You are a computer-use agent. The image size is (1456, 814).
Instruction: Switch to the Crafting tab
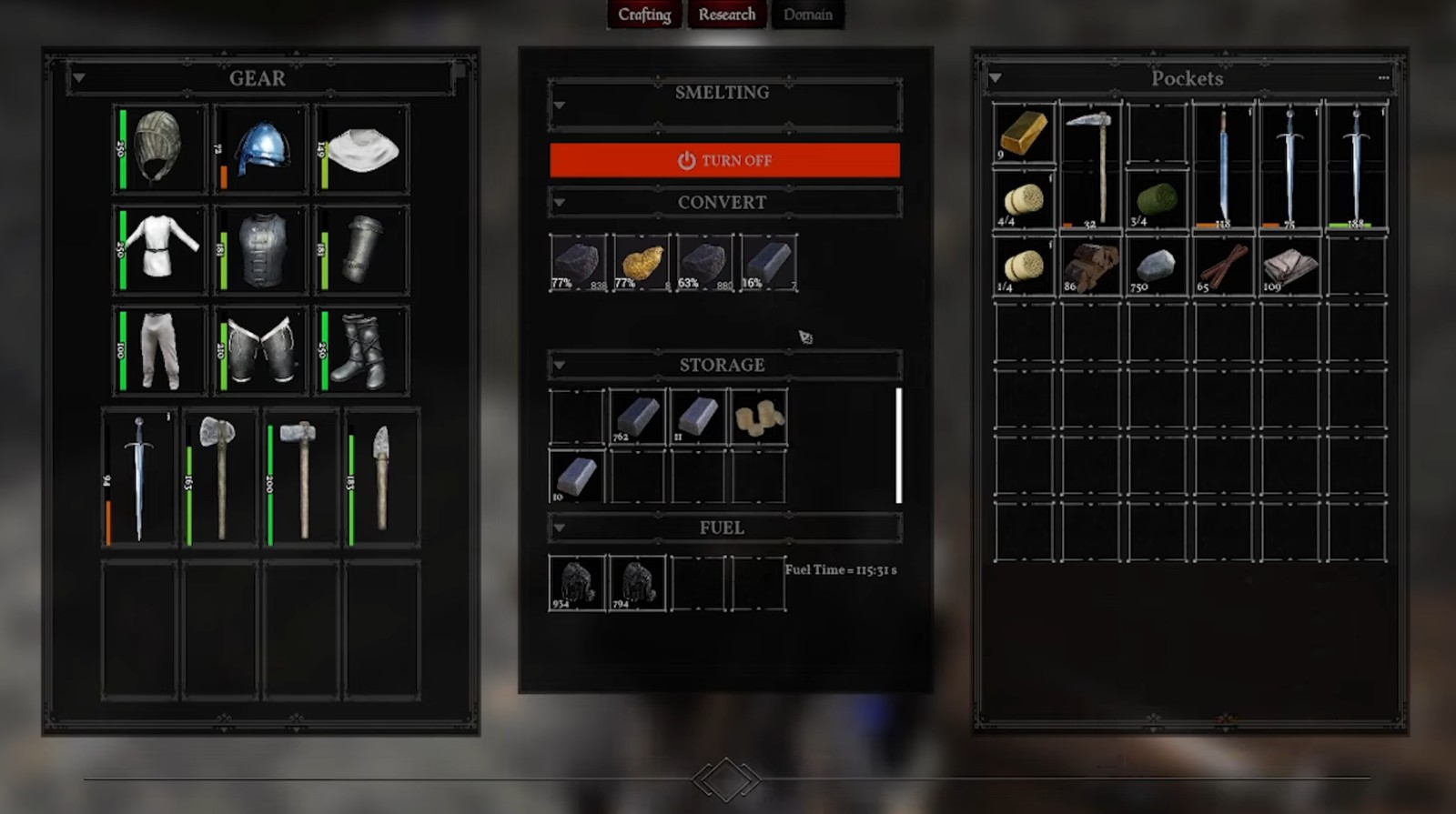[x=644, y=15]
